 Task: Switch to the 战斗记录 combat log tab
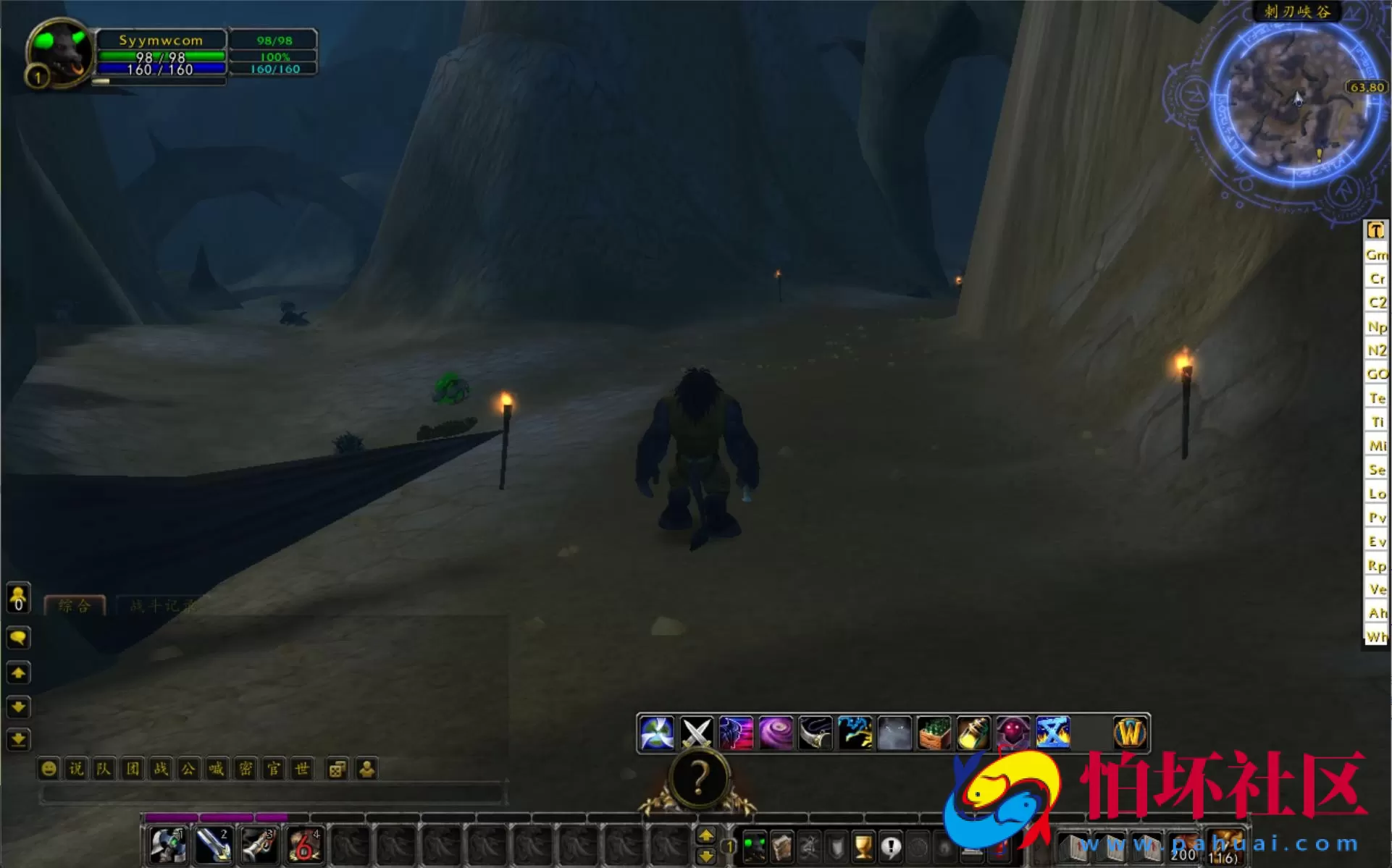point(161,606)
